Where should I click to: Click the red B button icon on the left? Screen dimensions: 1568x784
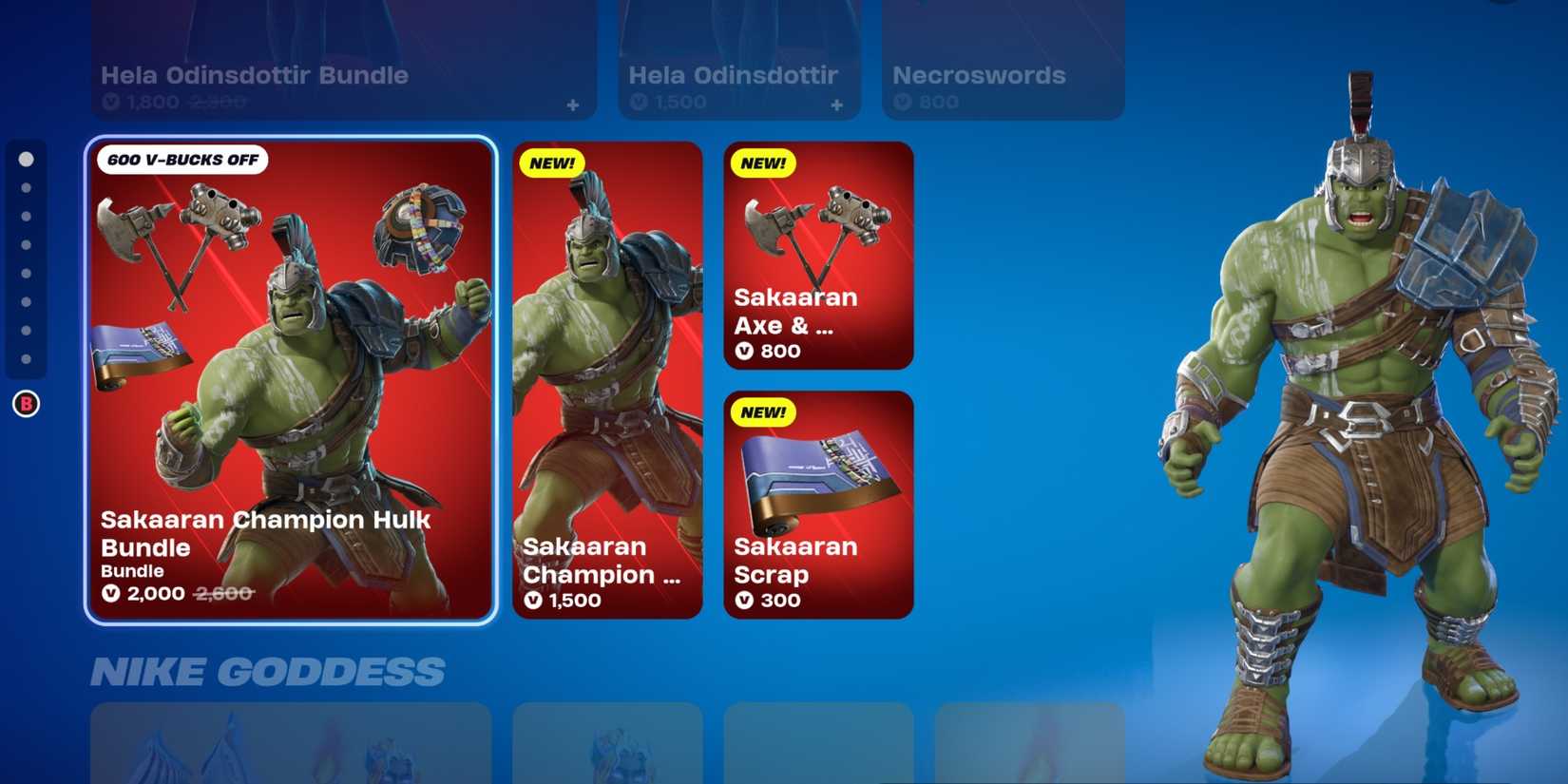coord(25,403)
